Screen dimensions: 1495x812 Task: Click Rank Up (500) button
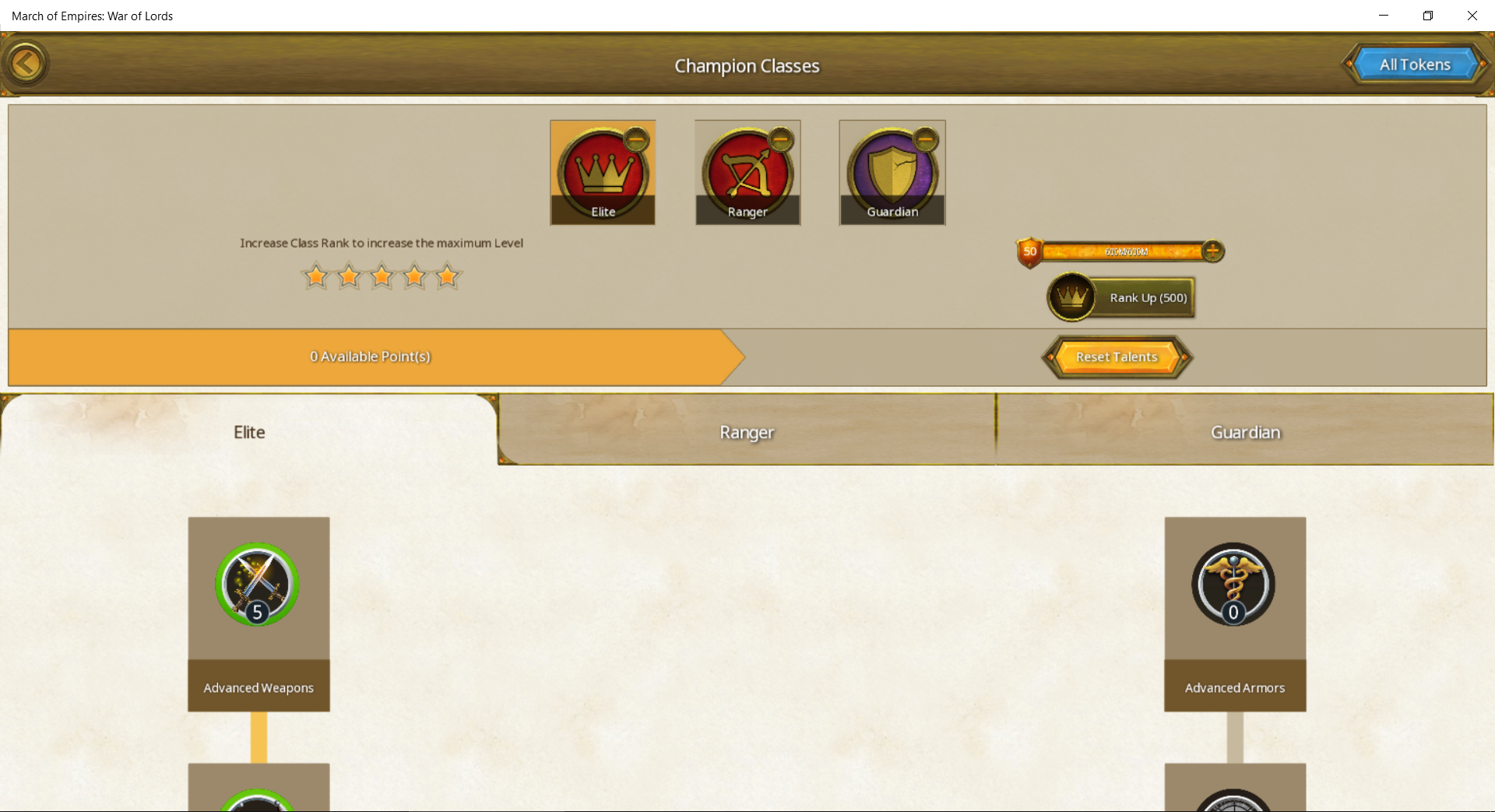click(x=1122, y=297)
